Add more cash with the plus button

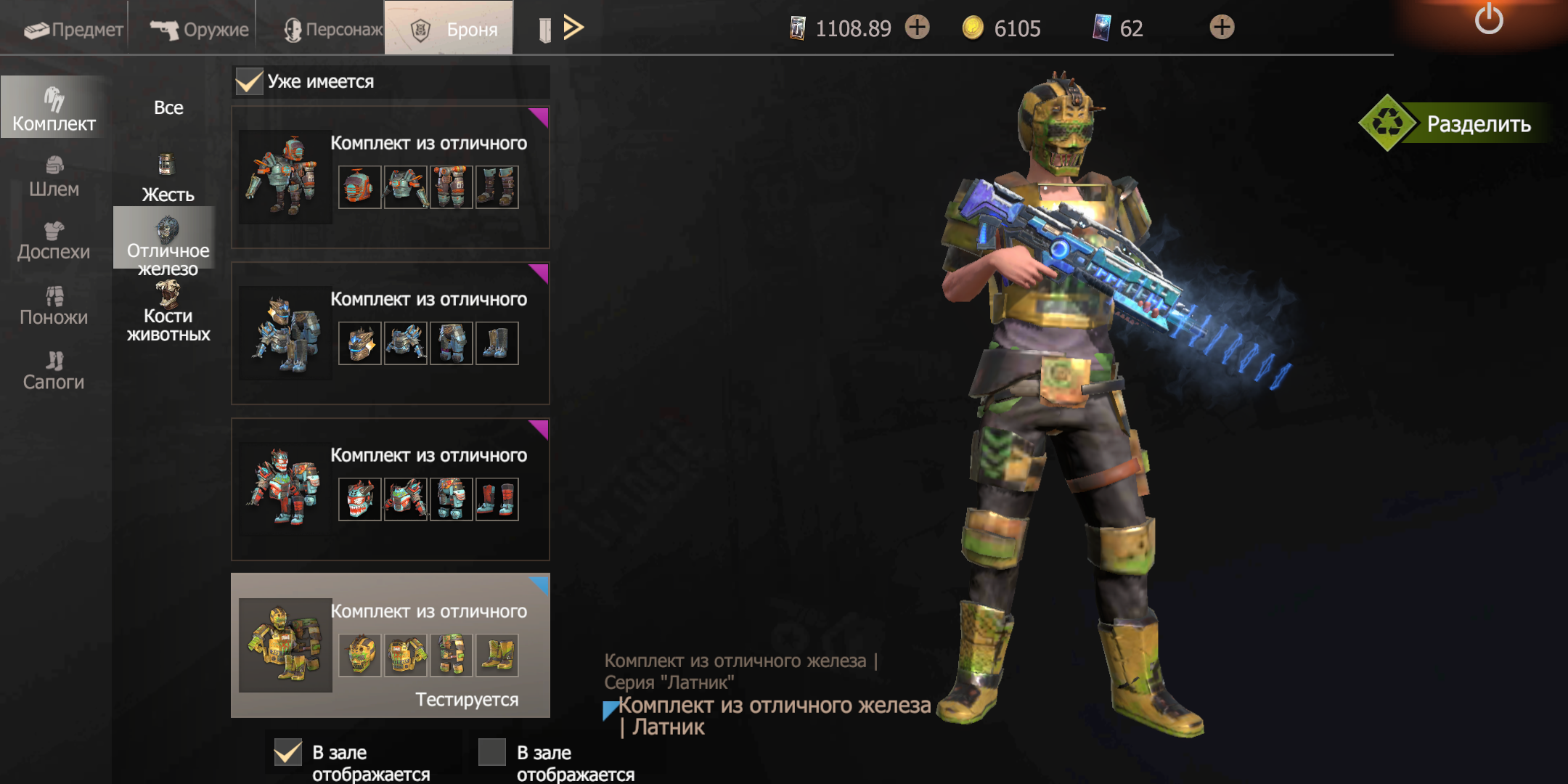pos(918,28)
